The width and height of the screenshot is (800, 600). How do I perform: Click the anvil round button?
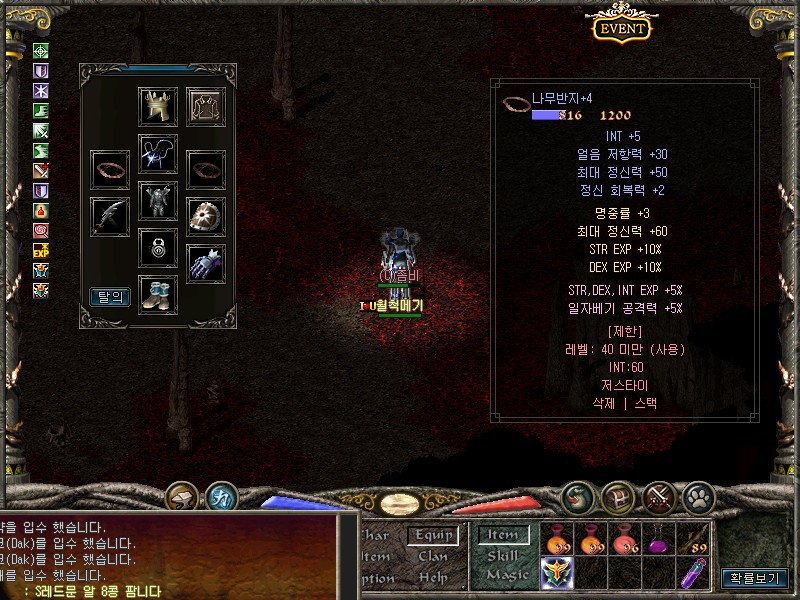183,496
